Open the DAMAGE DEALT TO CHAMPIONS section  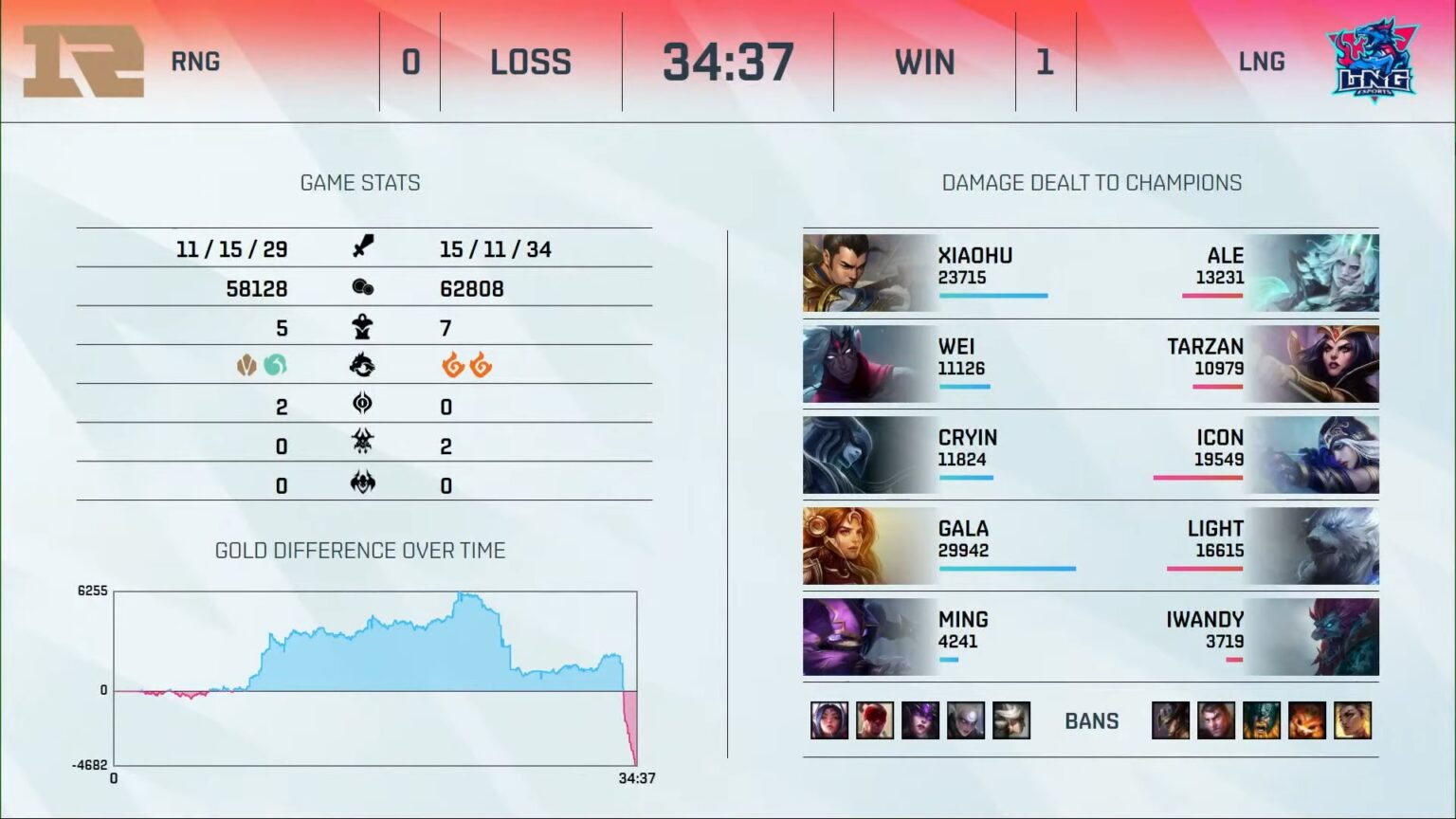[1091, 183]
